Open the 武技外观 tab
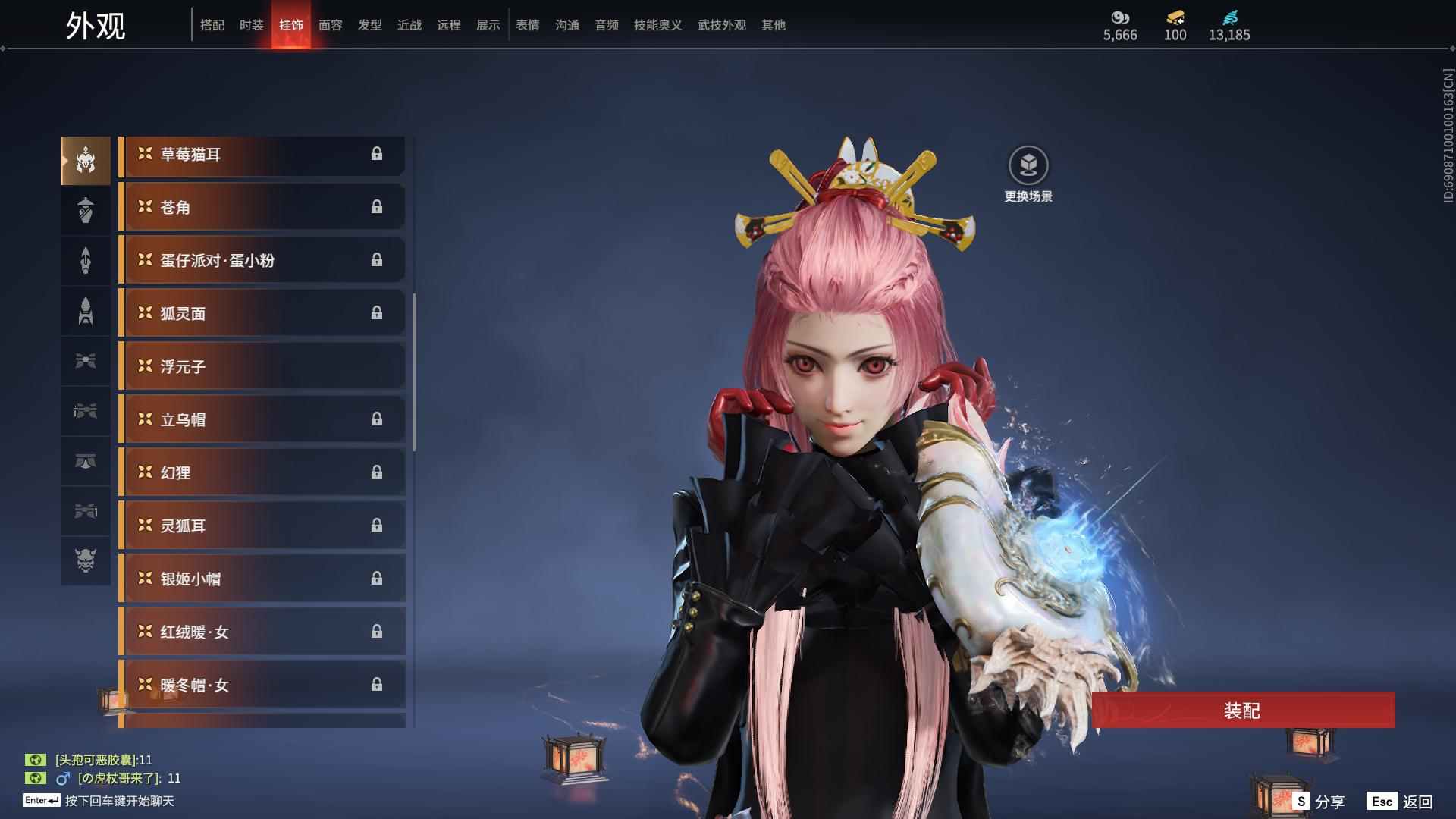This screenshot has width=1456, height=819. click(x=721, y=25)
